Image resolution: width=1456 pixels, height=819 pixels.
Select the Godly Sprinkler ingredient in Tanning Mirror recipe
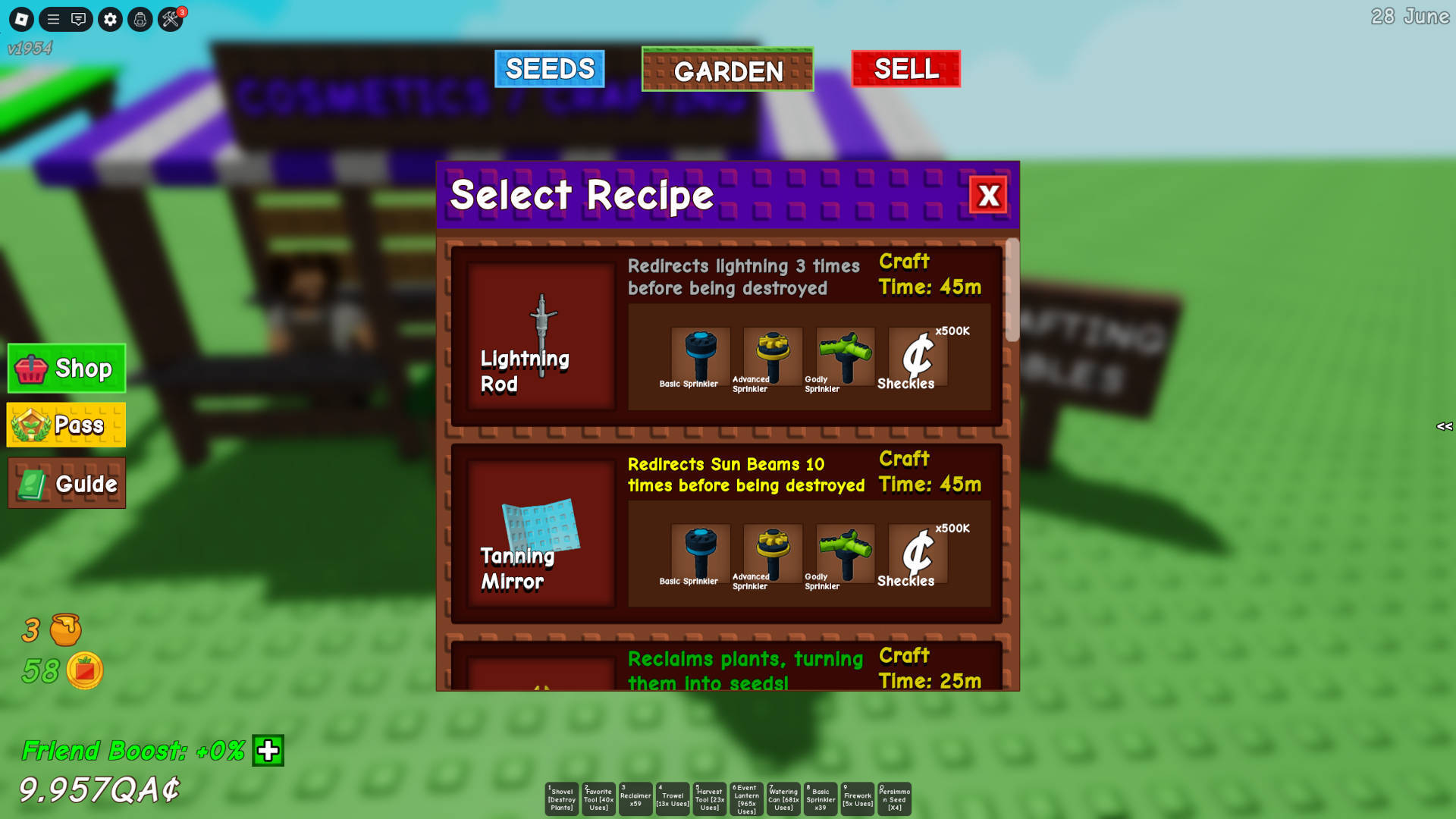click(x=843, y=554)
